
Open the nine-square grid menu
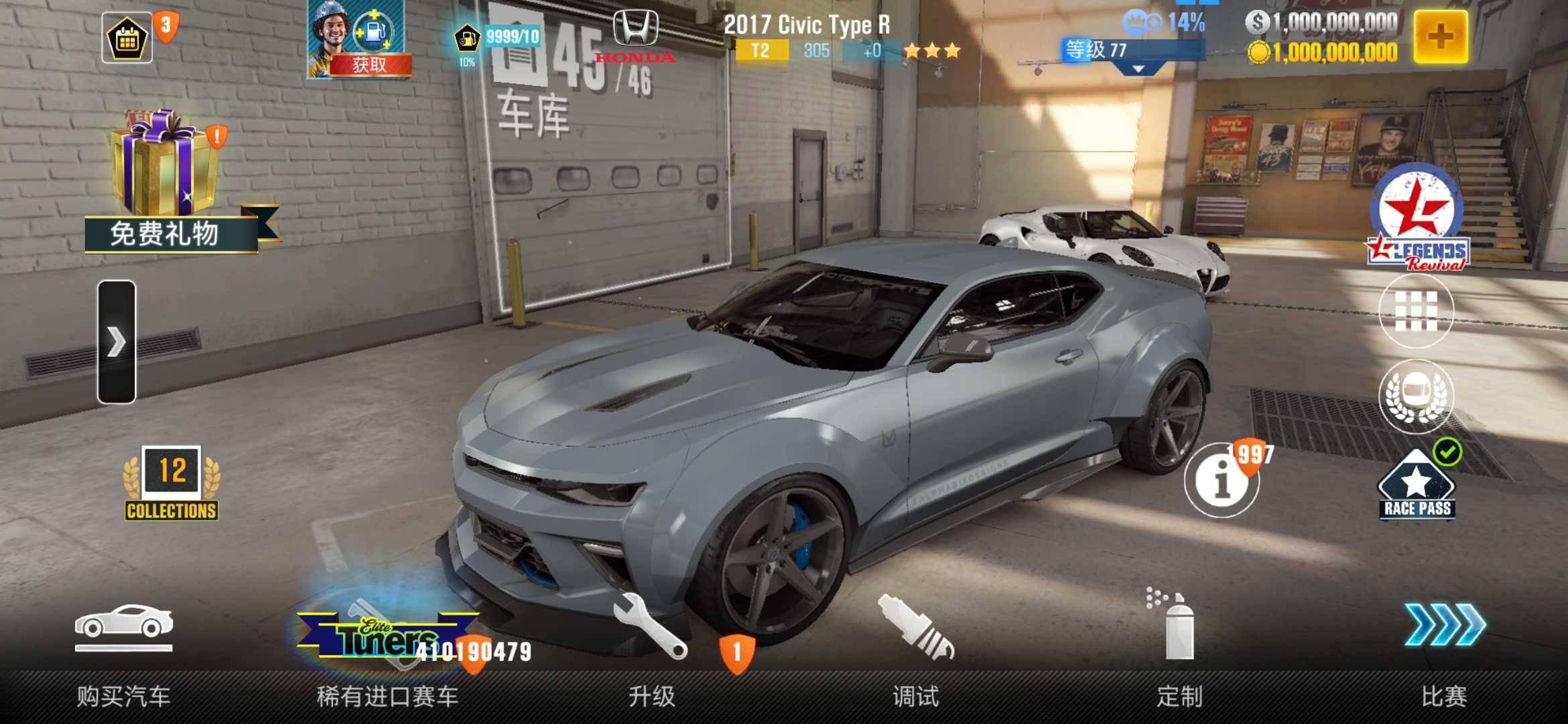click(1416, 311)
